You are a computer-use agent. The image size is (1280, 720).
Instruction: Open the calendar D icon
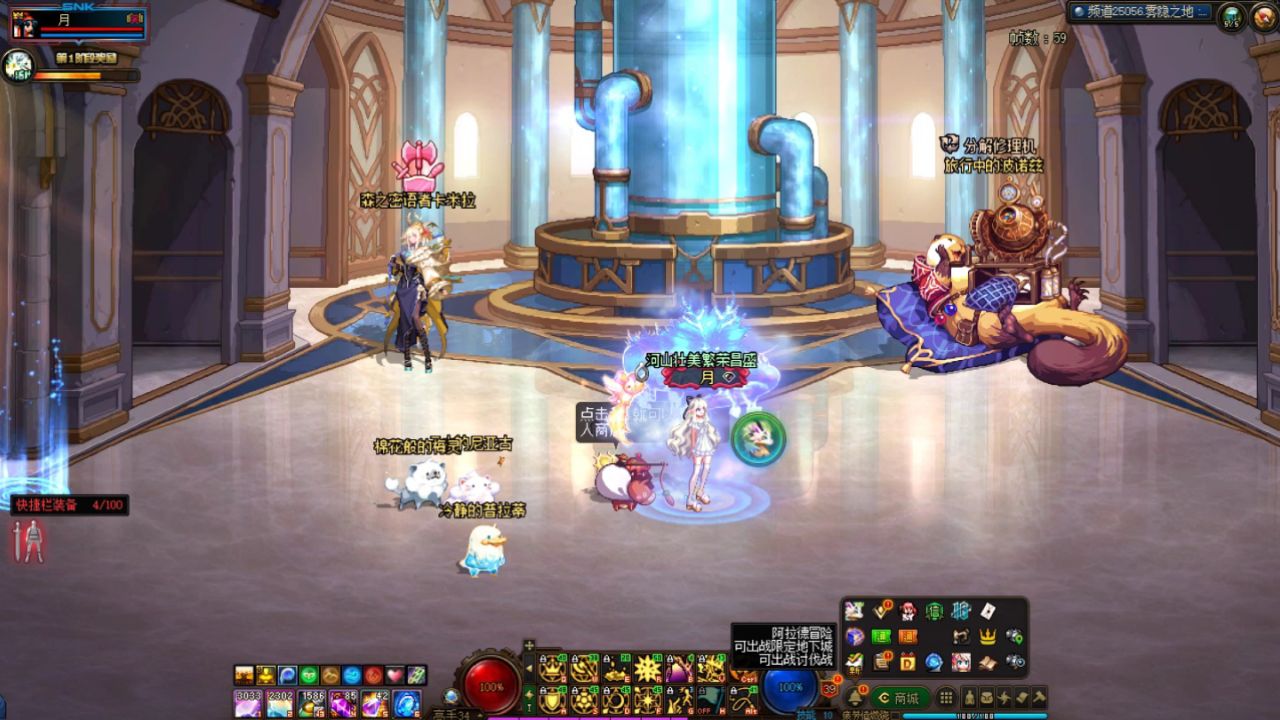pyautogui.click(x=908, y=662)
